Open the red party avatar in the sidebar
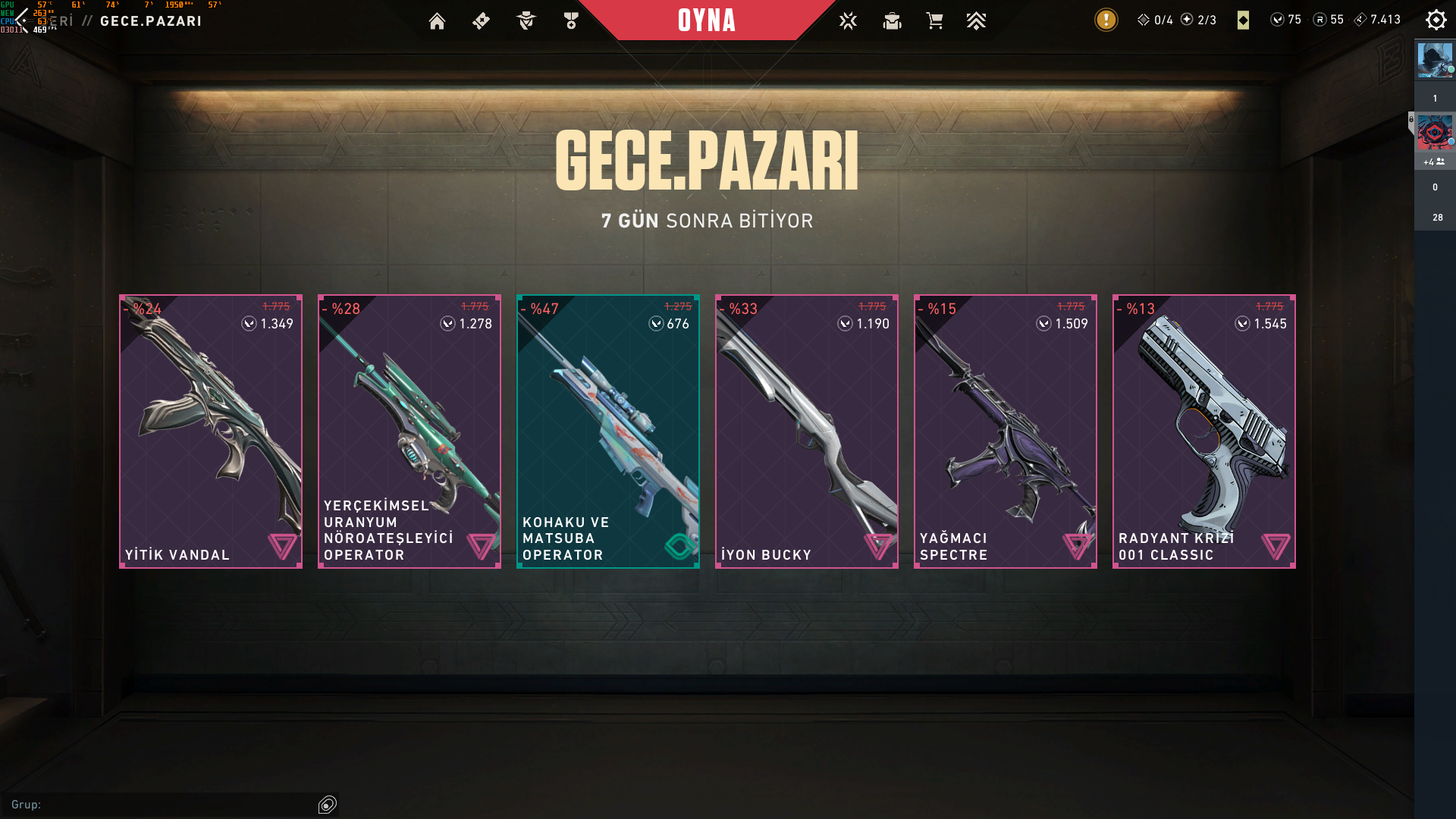This screenshot has height=819, width=1456. click(1435, 133)
